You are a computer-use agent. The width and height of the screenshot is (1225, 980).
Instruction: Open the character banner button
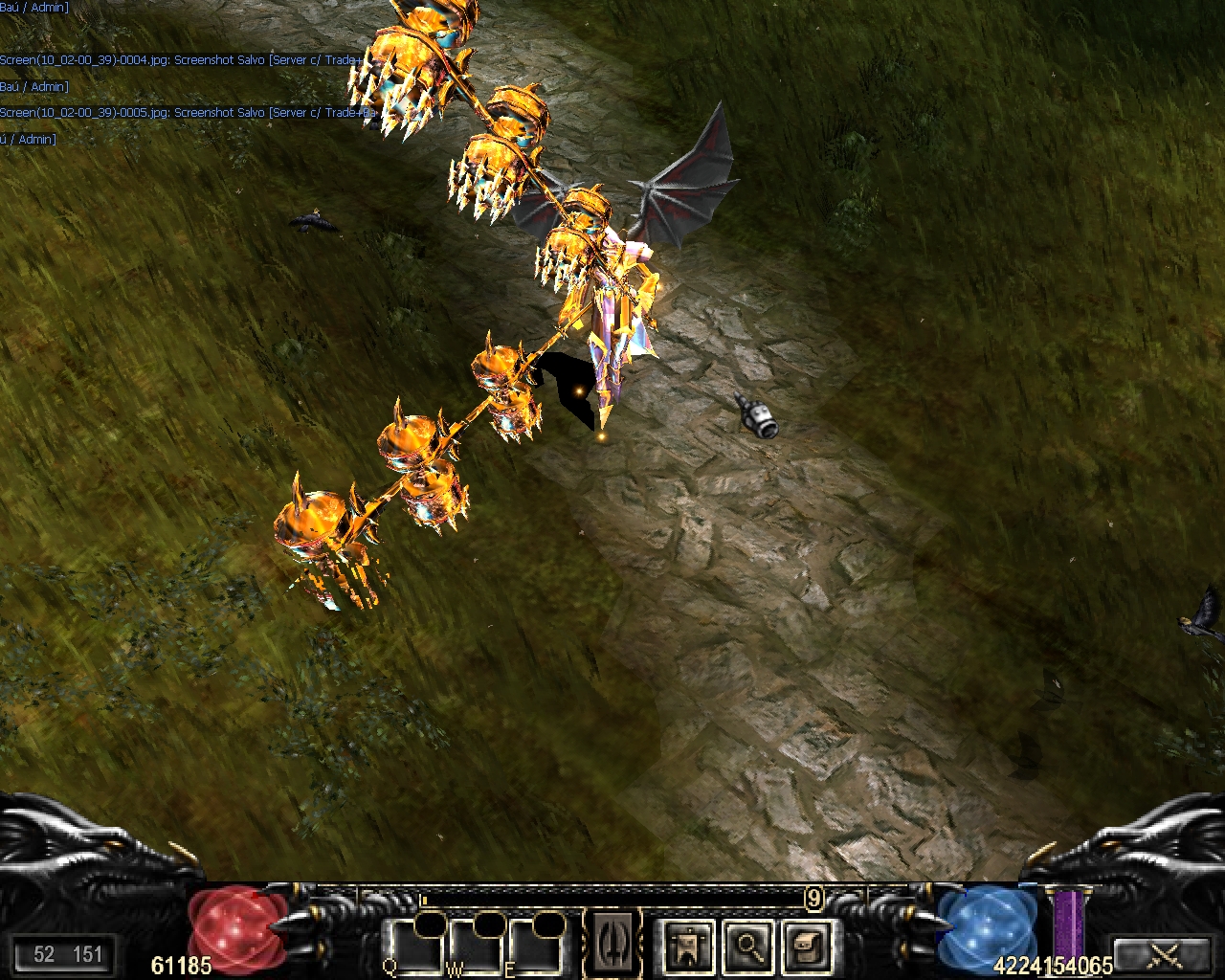688,946
